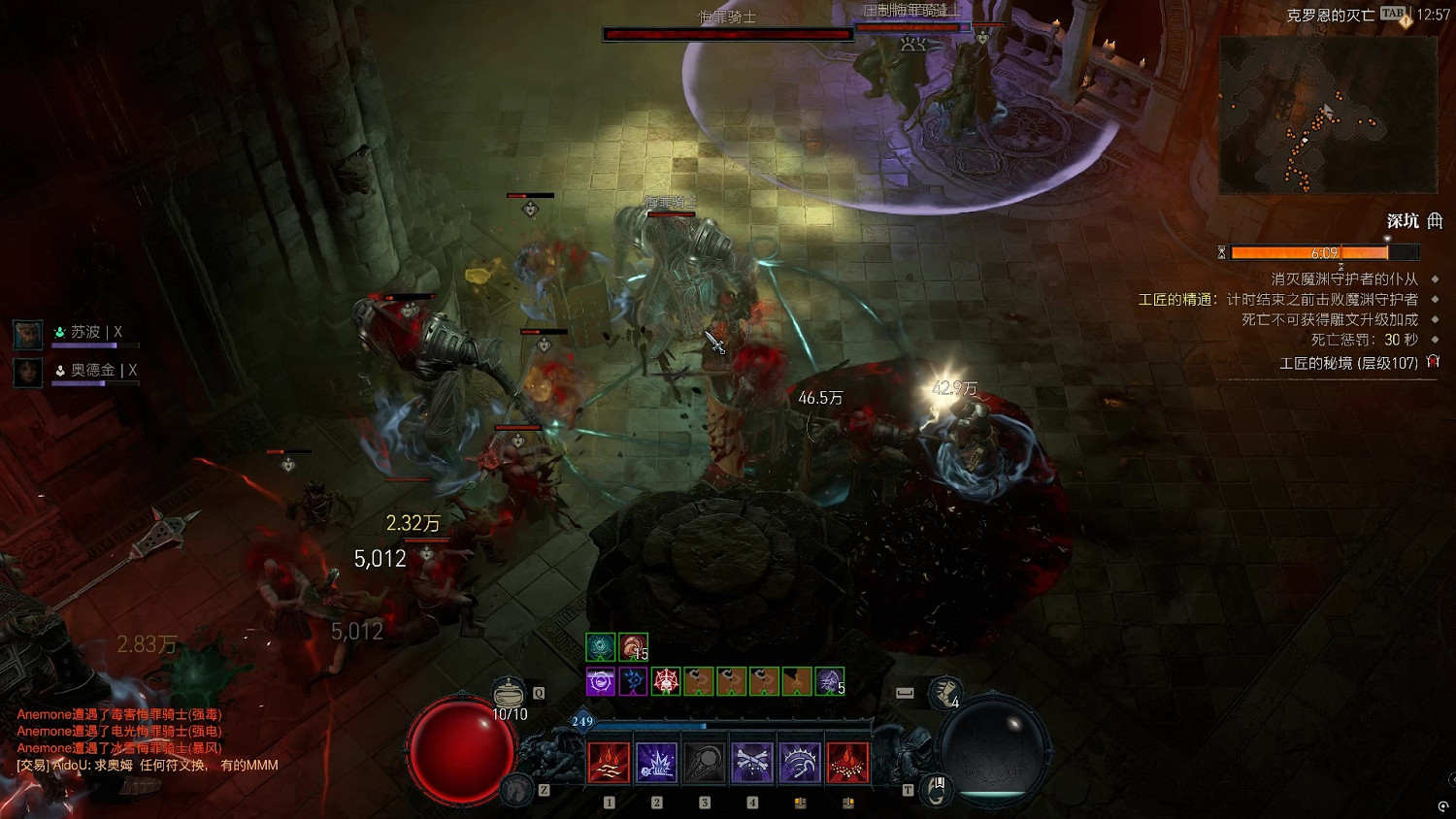Use the red blood pool skill icon

point(846,763)
